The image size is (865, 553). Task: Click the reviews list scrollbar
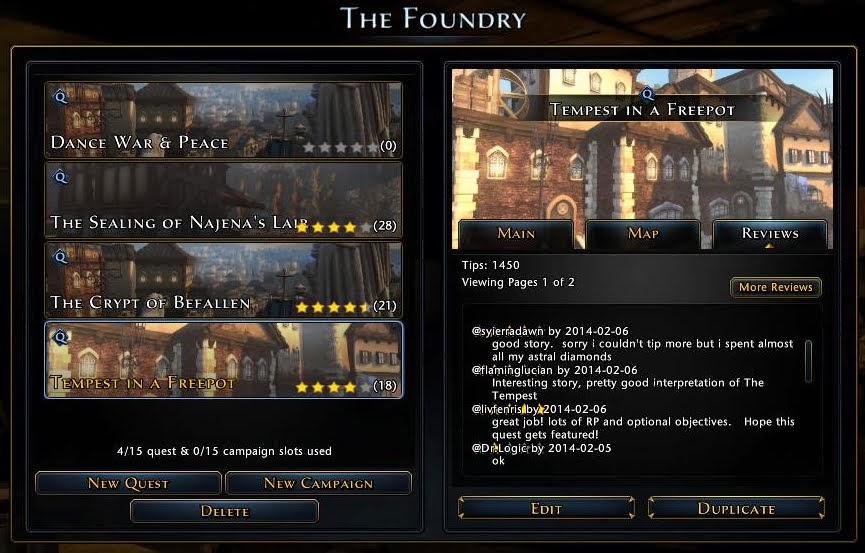(x=808, y=360)
